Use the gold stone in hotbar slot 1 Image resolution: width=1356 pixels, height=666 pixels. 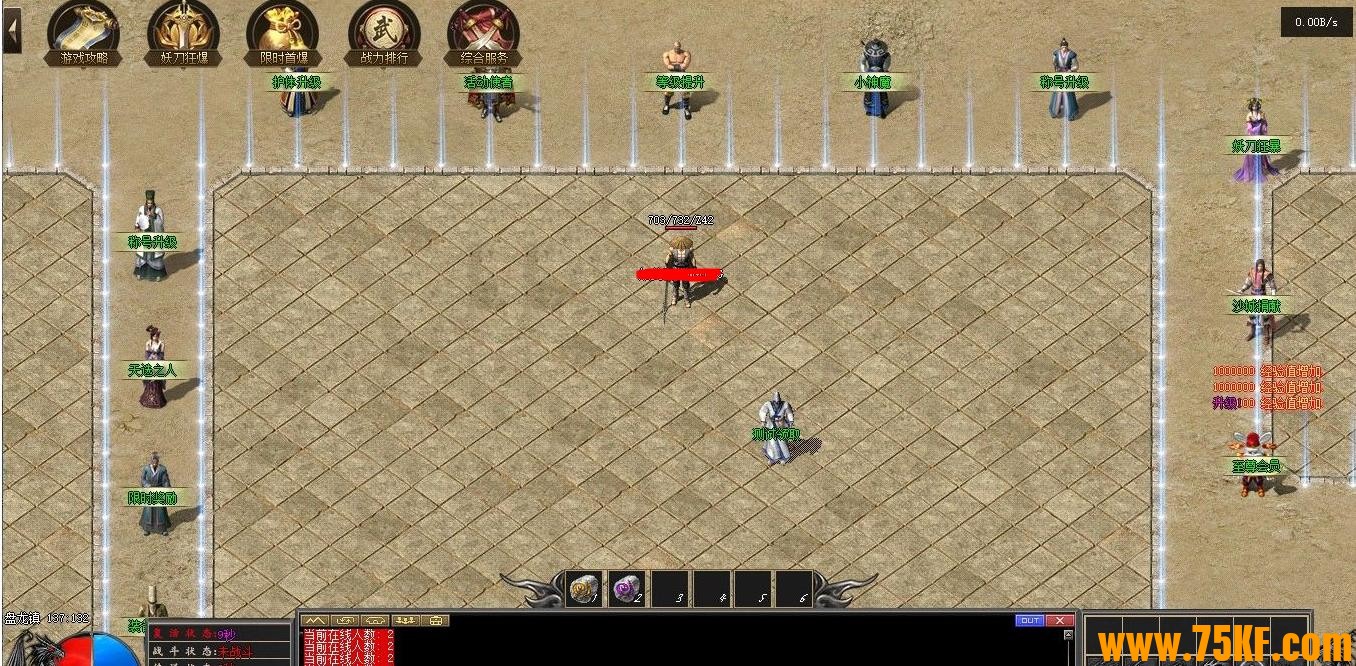pyautogui.click(x=585, y=590)
